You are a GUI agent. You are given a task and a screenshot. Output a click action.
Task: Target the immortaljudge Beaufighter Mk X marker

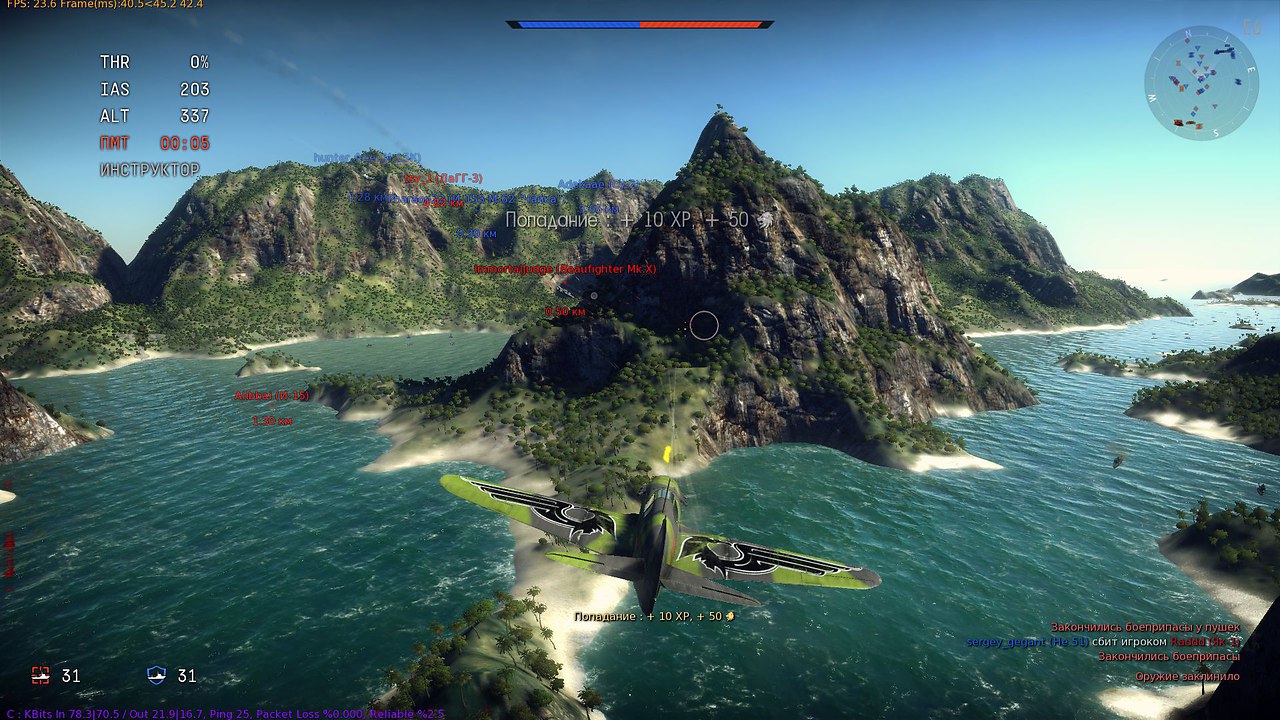click(565, 269)
